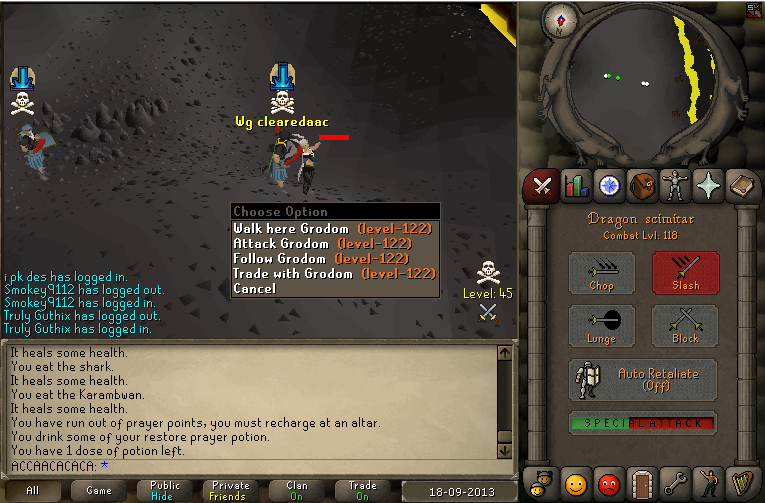Select the Game chat filter button

point(99,491)
